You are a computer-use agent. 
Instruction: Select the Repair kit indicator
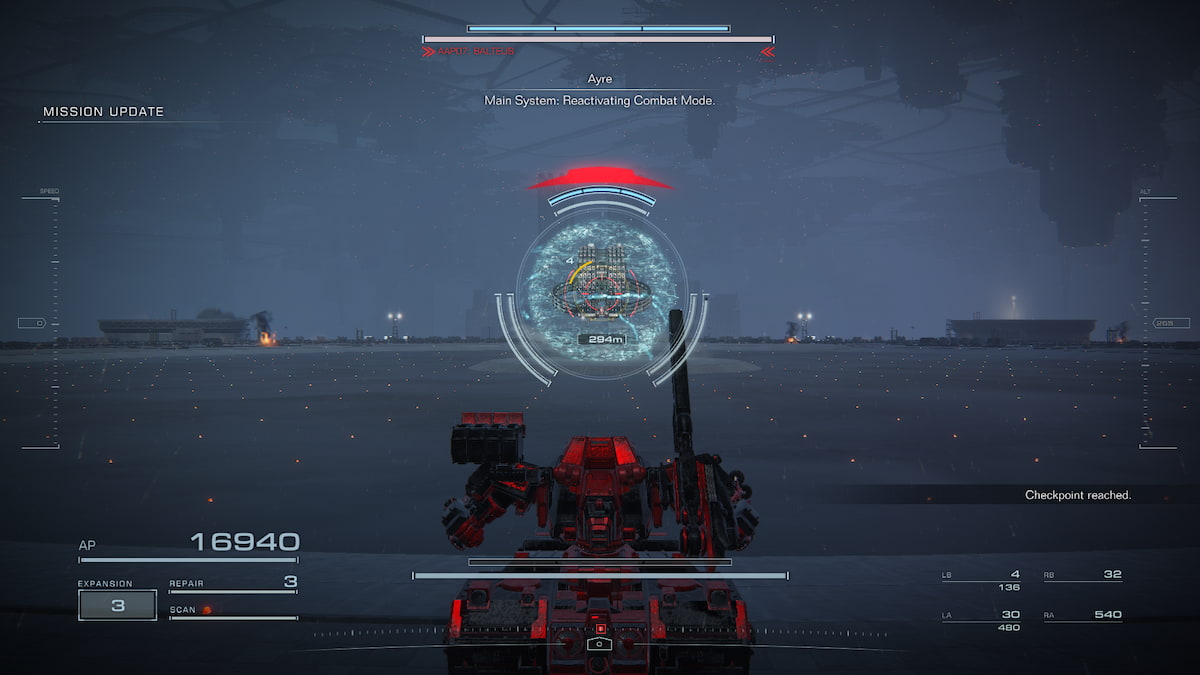pos(233,583)
